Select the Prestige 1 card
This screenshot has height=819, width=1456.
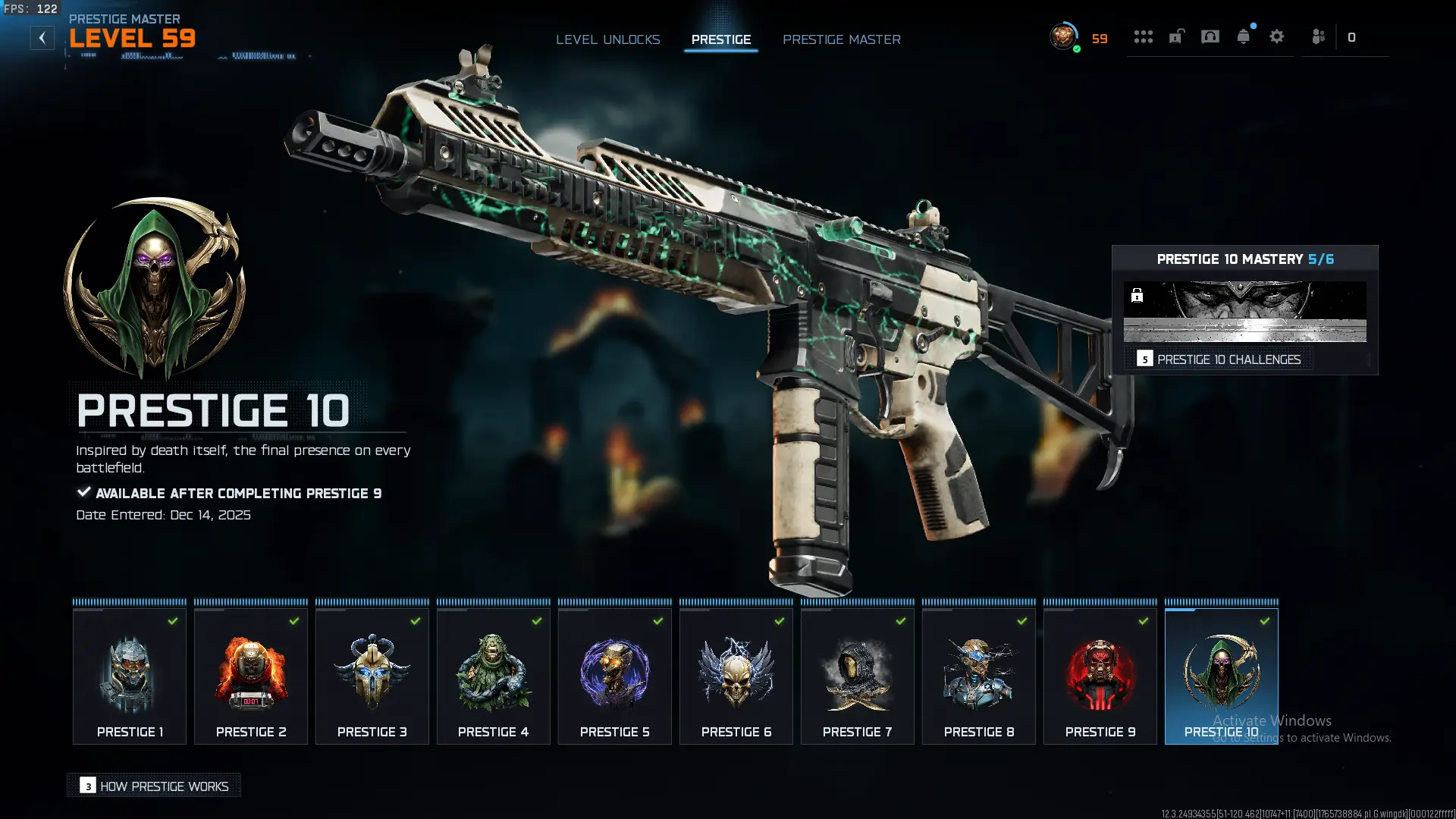129,675
